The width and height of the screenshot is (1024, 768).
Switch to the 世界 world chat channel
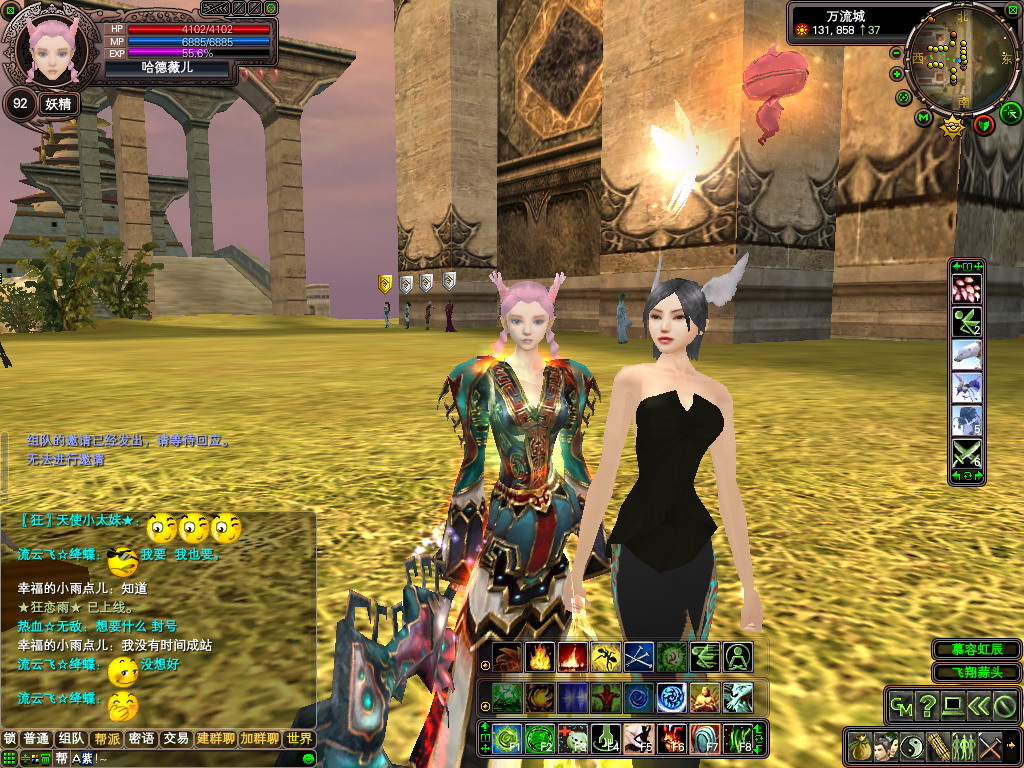click(x=298, y=739)
